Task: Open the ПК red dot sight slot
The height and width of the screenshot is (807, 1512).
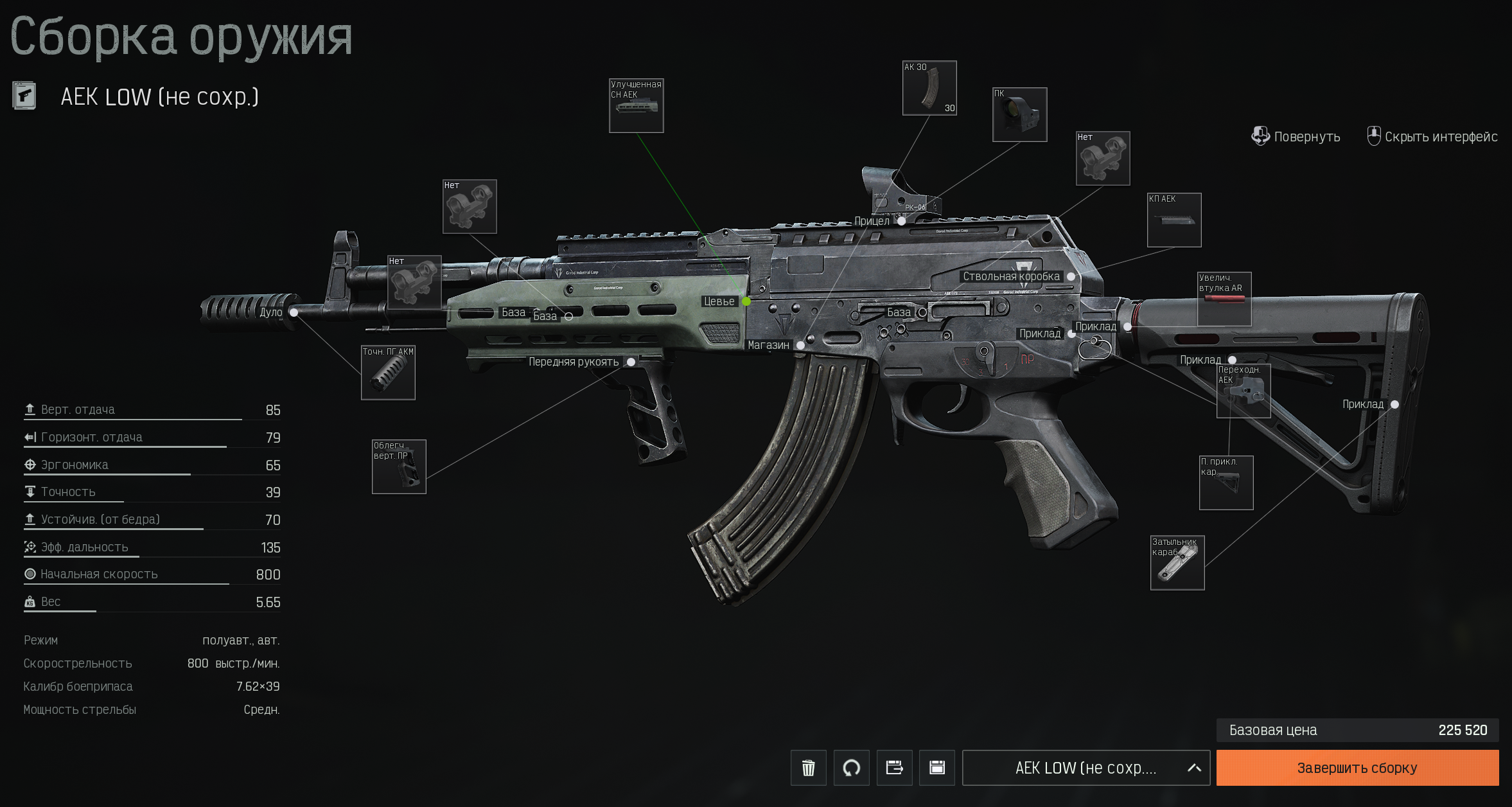Action: [x=1019, y=114]
